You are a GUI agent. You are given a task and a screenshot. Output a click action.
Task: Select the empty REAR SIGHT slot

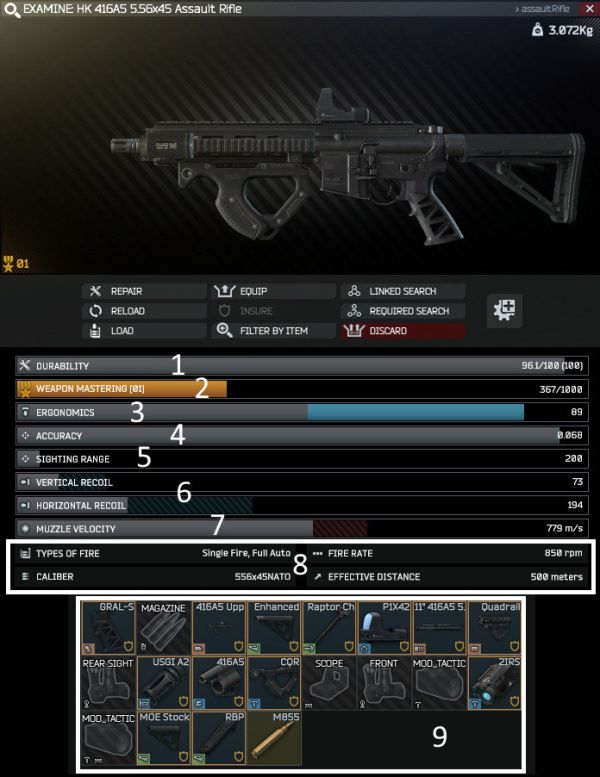tap(107, 681)
